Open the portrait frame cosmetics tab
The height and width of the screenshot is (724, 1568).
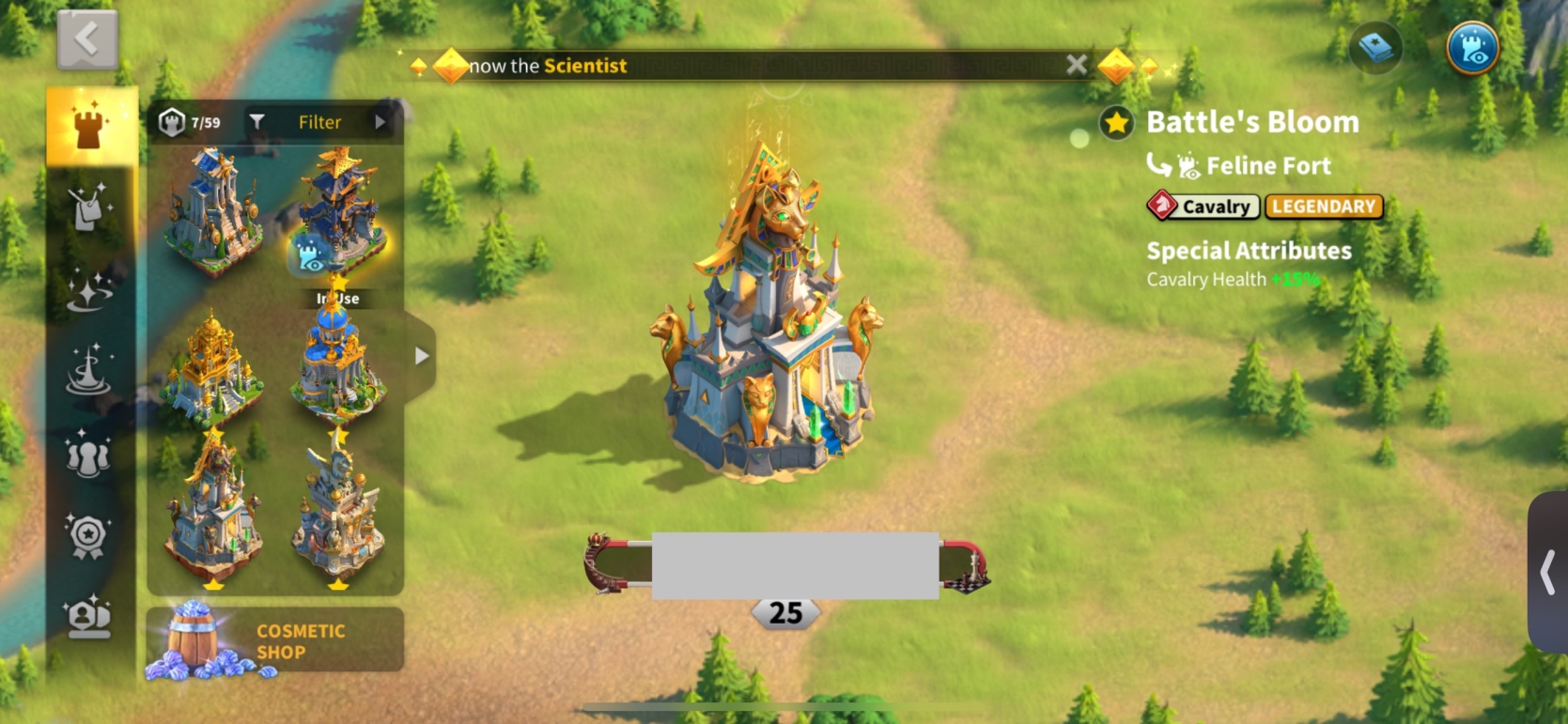pos(89,617)
